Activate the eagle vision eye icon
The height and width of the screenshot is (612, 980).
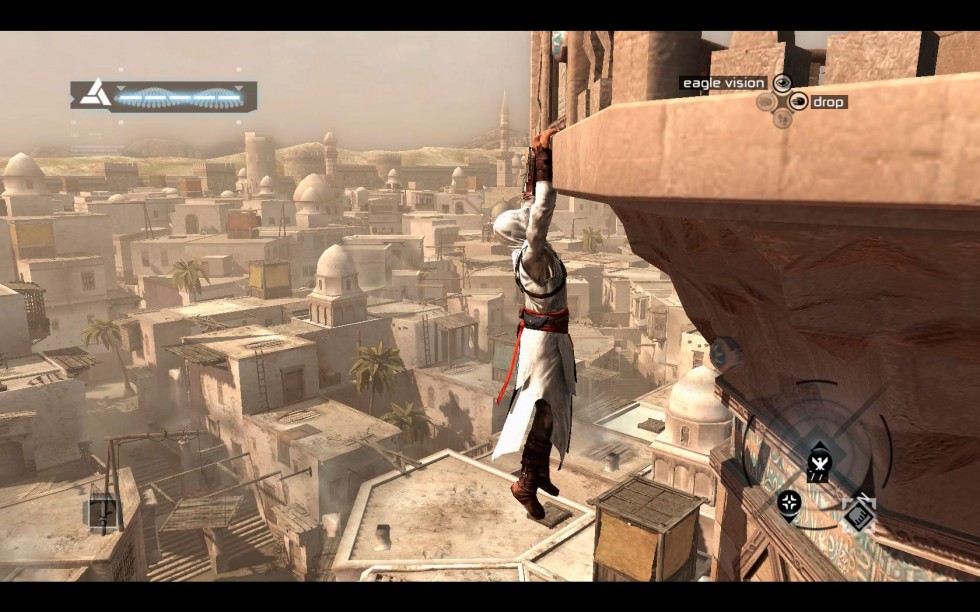tap(782, 83)
